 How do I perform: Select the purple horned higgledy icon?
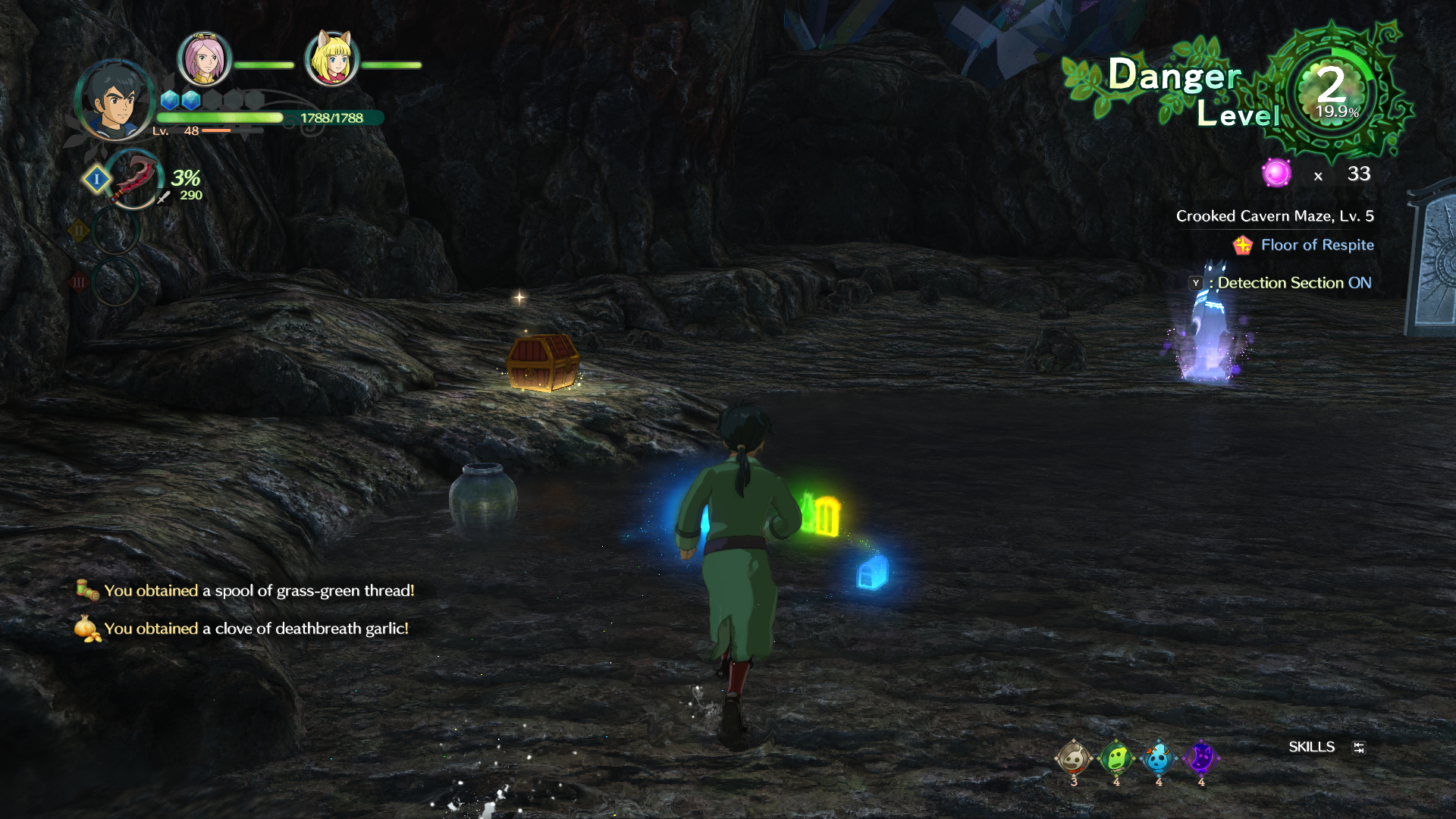[x=1200, y=758]
